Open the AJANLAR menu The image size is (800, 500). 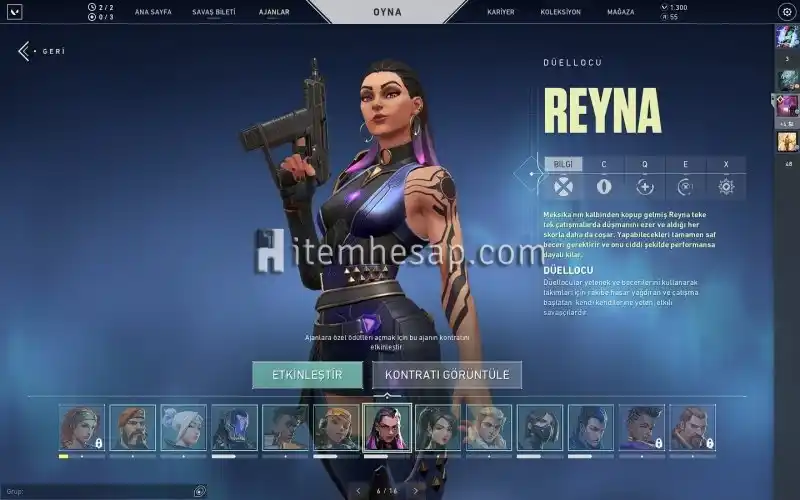pyautogui.click(x=273, y=12)
